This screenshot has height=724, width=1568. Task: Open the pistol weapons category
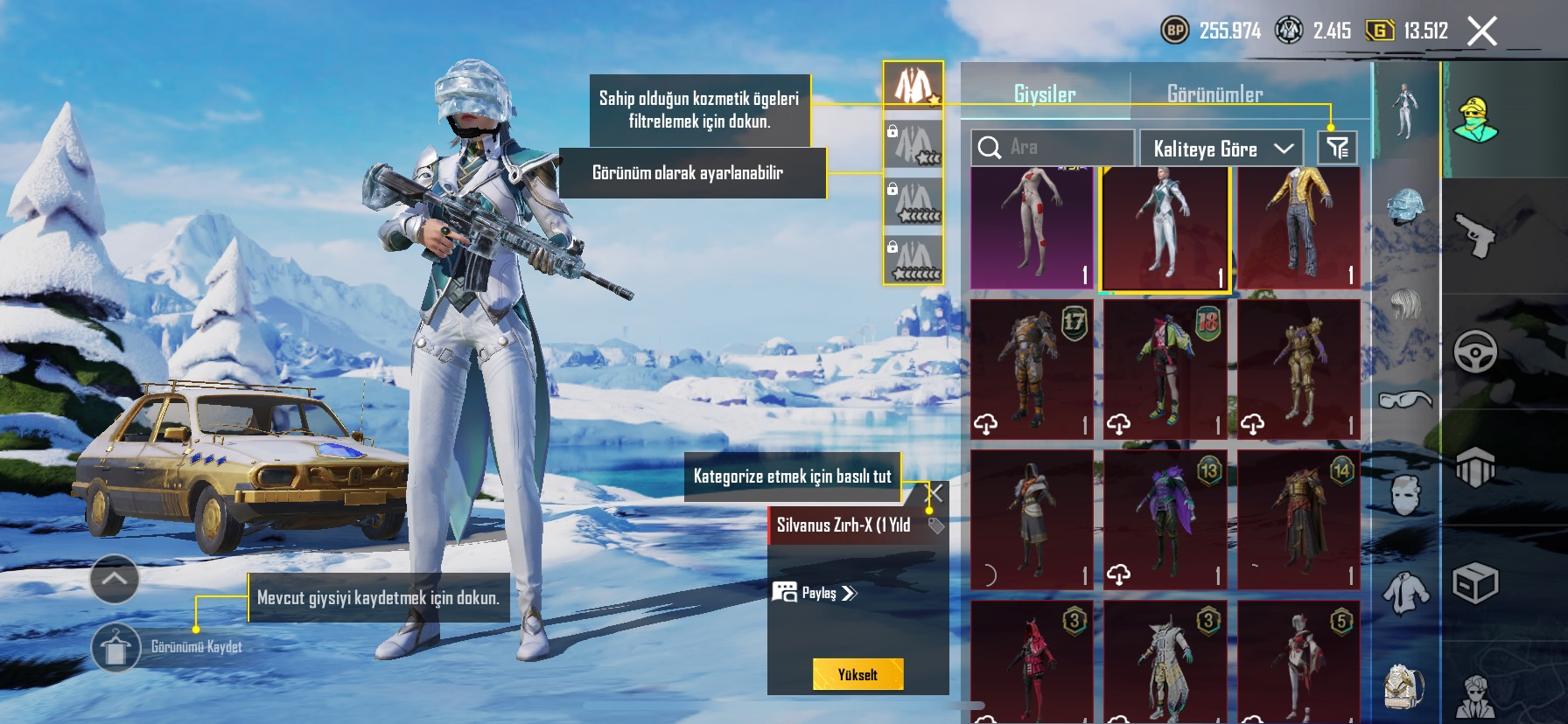click(x=1475, y=234)
